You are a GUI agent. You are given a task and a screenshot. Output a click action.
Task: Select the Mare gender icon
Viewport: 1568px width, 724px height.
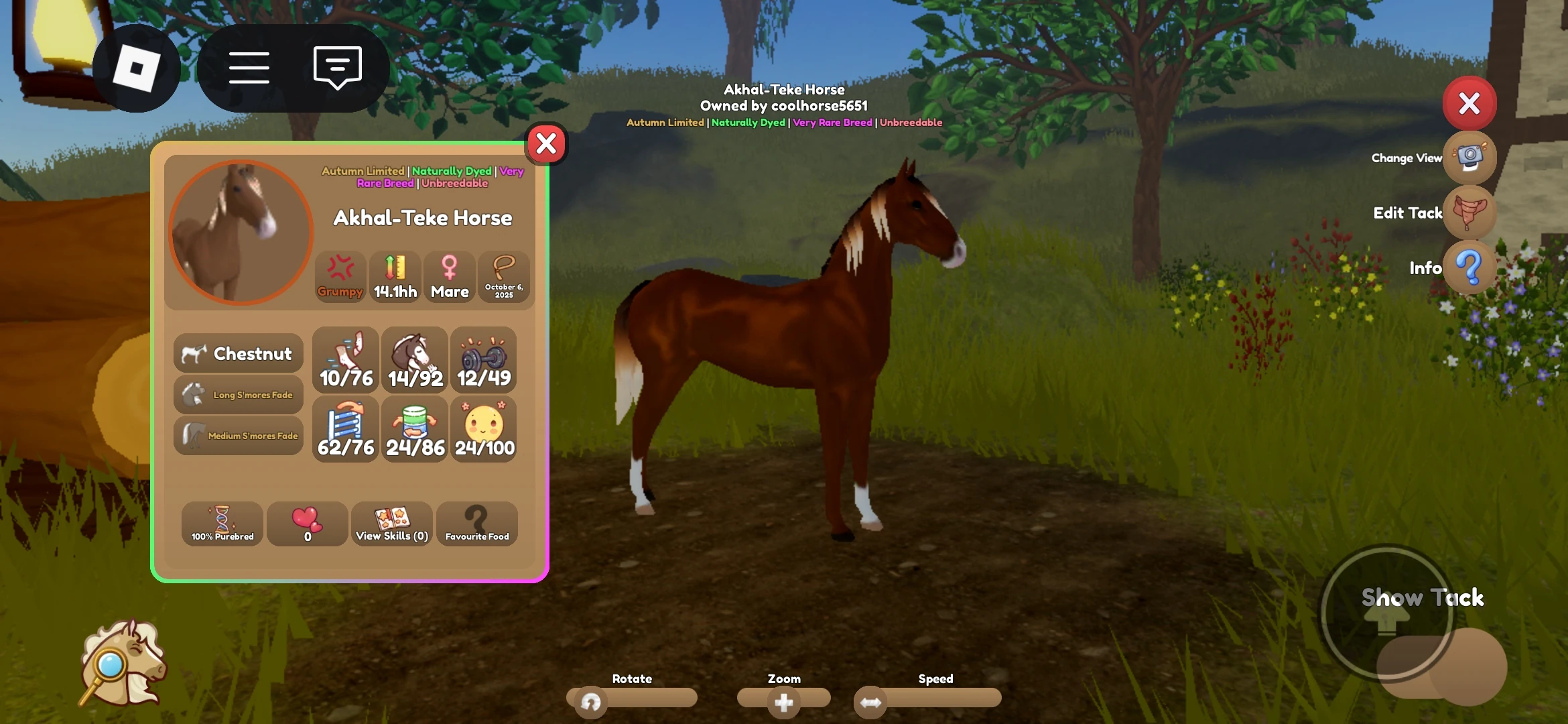tap(449, 276)
